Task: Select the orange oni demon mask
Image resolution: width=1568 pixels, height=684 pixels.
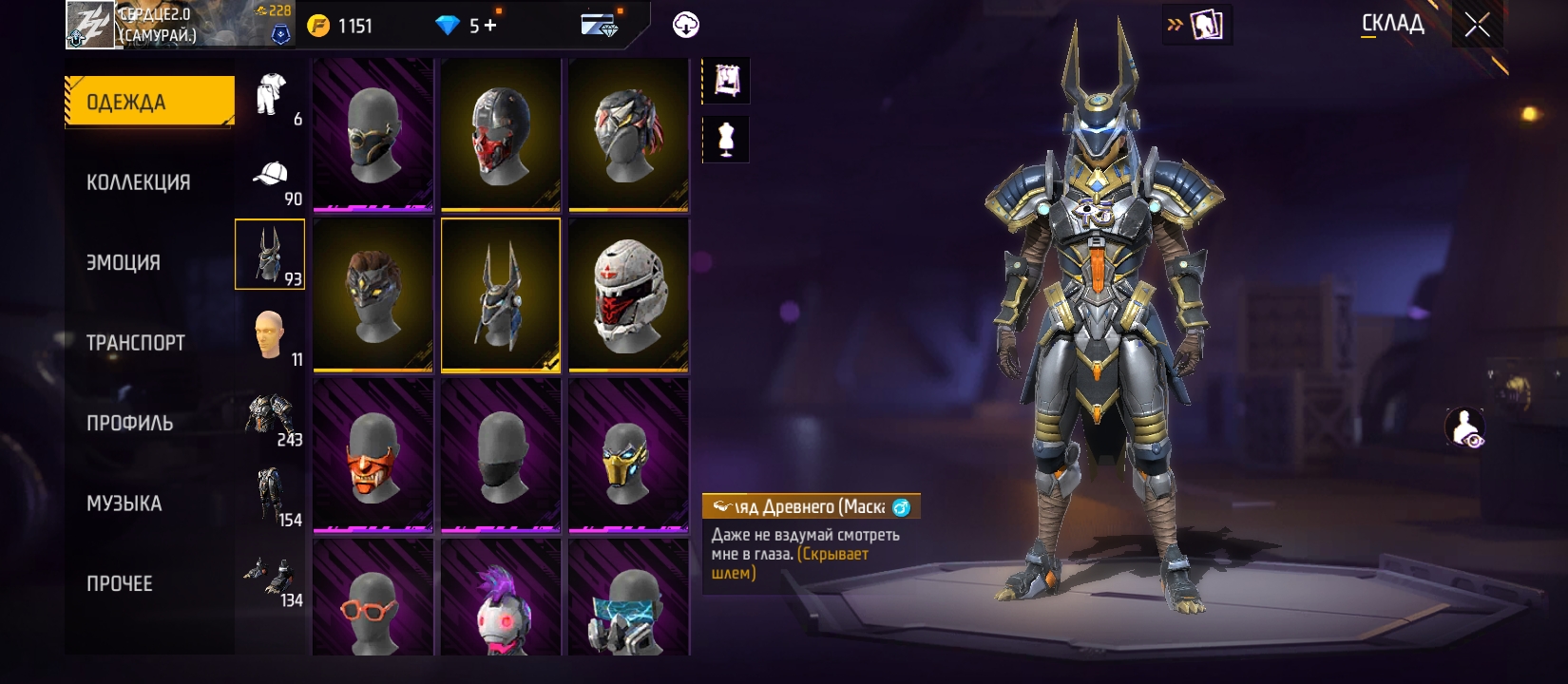Action: [x=373, y=455]
